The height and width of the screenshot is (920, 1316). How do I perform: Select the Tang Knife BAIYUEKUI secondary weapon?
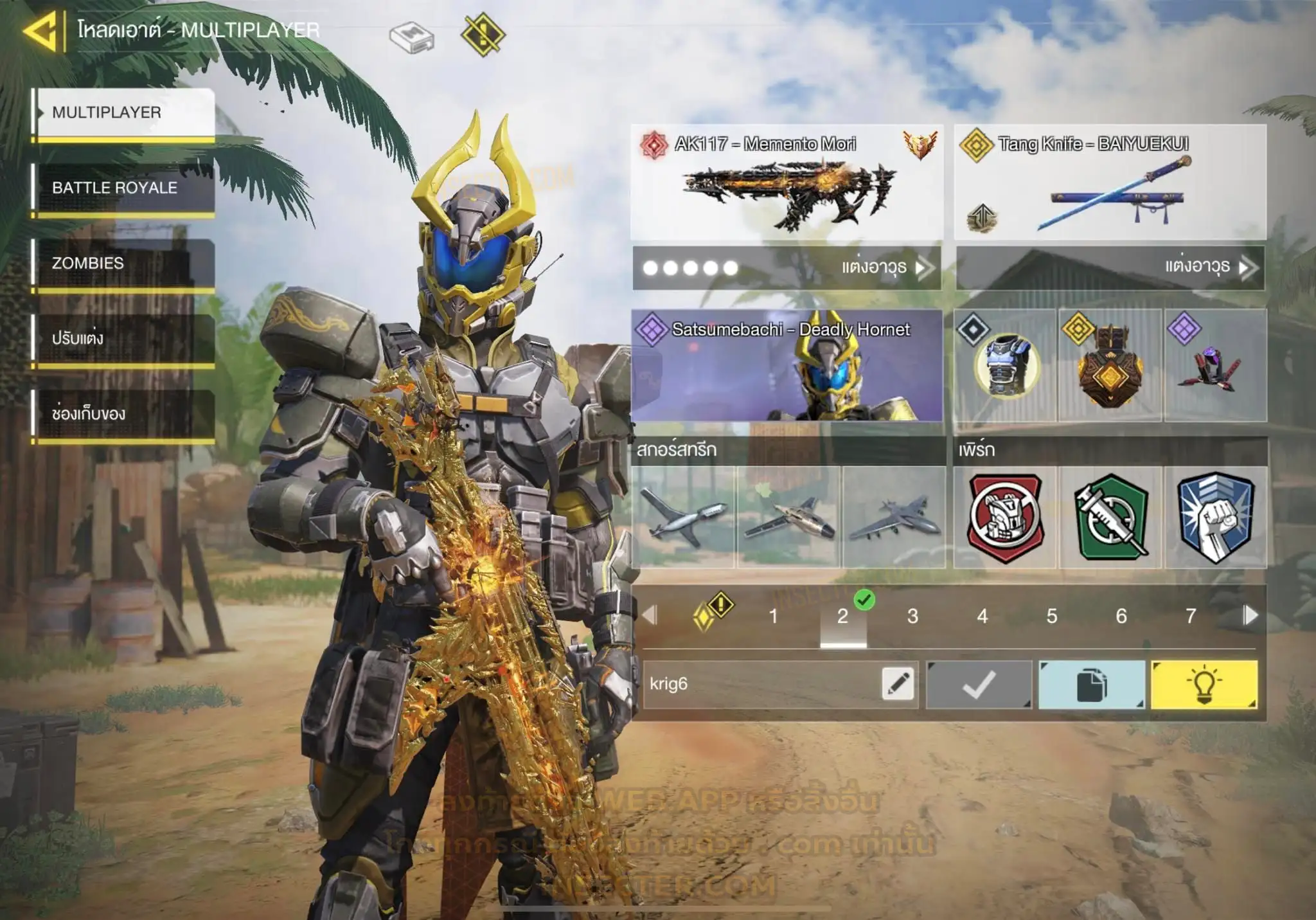pyautogui.click(x=1110, y=182)
